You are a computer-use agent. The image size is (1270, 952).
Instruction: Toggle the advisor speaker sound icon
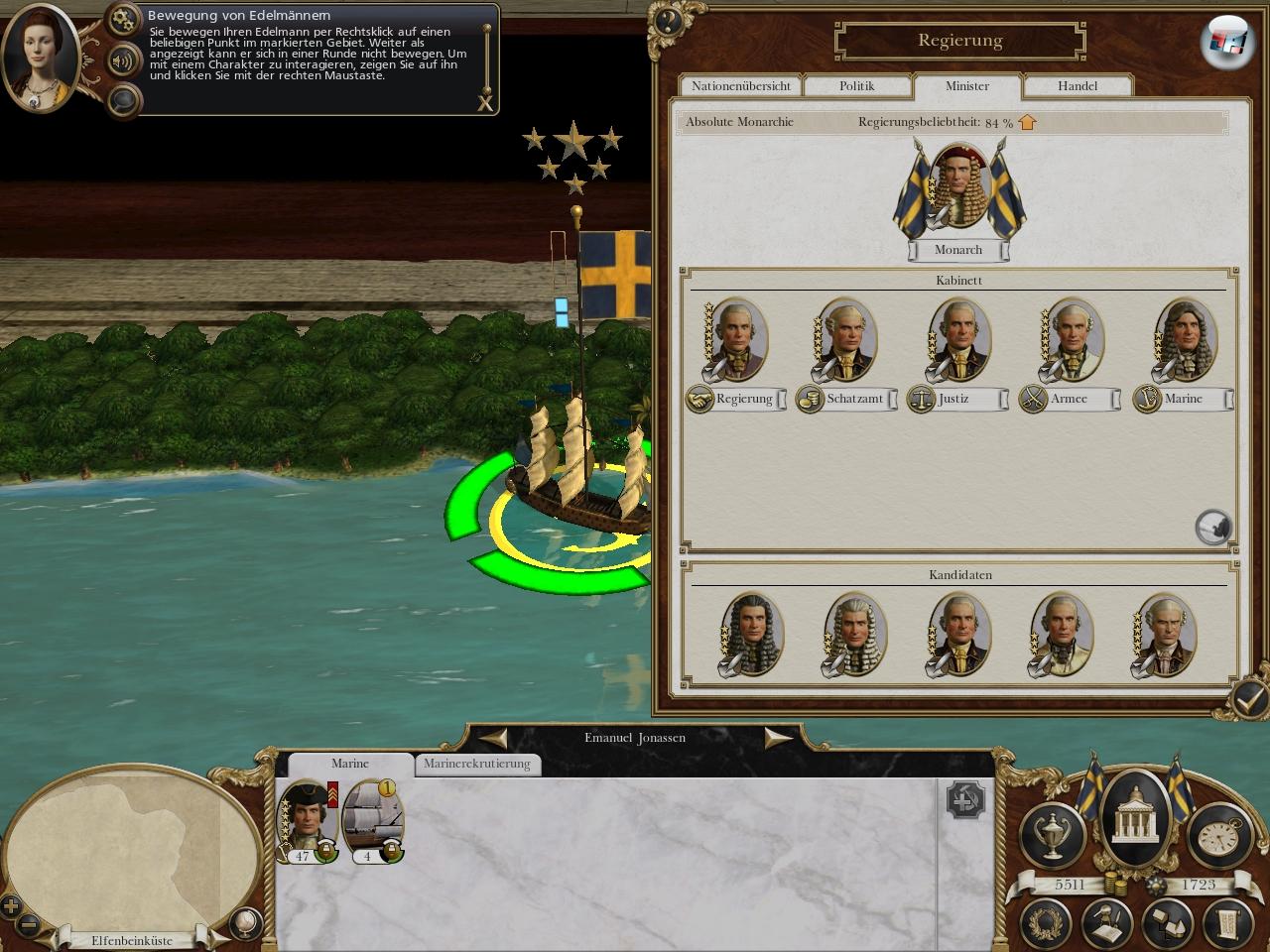123,59
